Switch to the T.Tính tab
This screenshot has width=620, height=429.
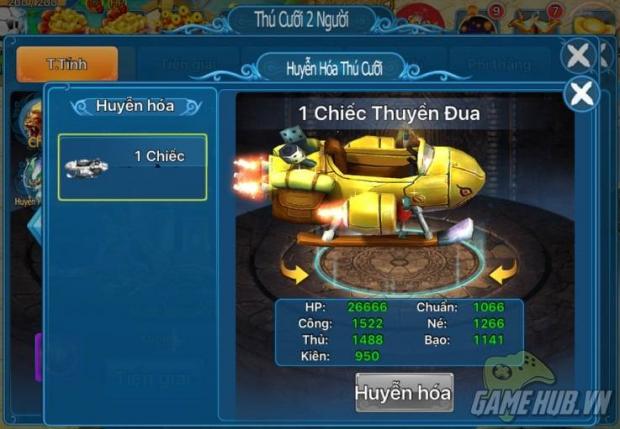point(67,64)
